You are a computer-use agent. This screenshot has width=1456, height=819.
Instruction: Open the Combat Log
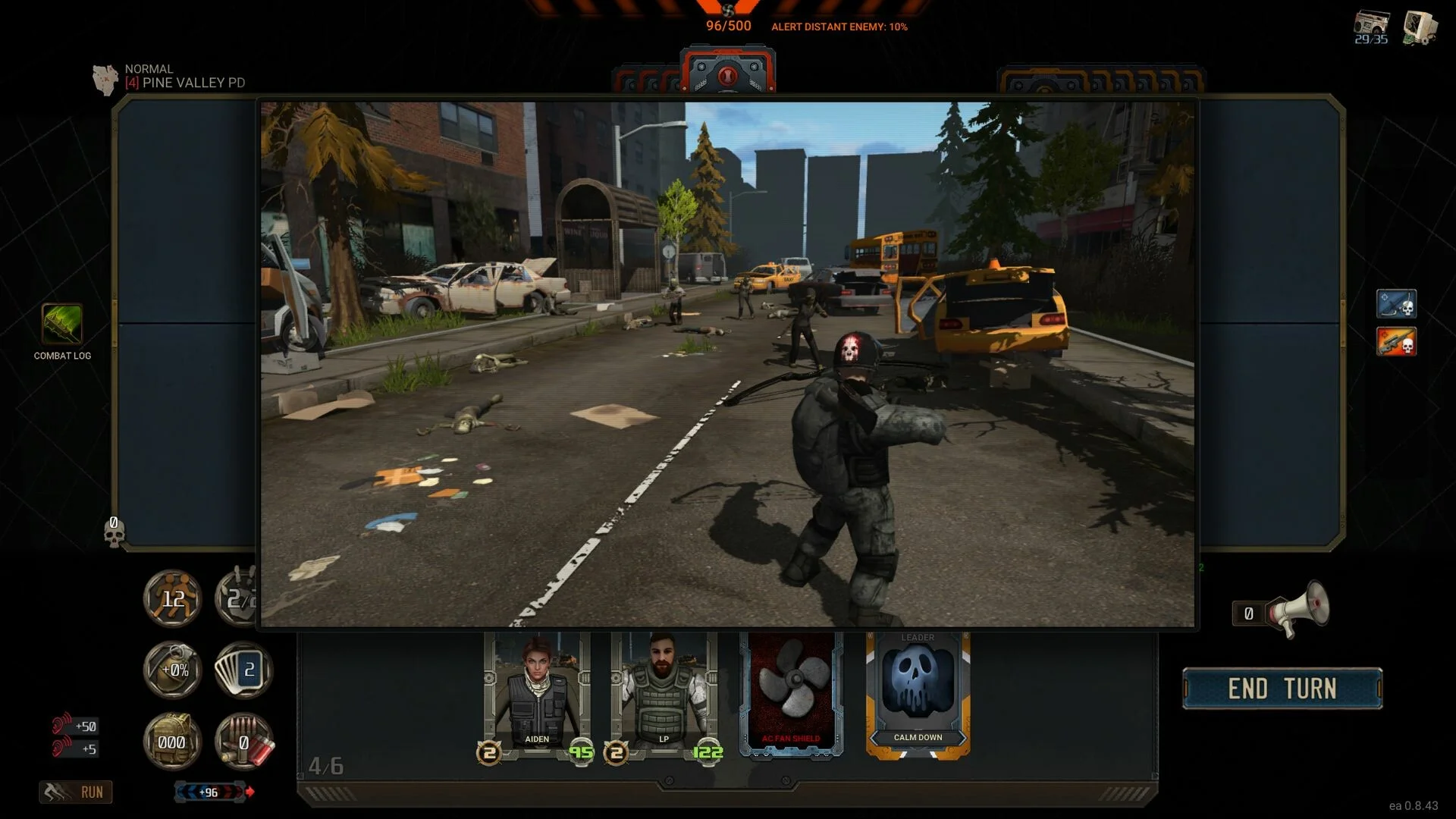coord(61,325)
